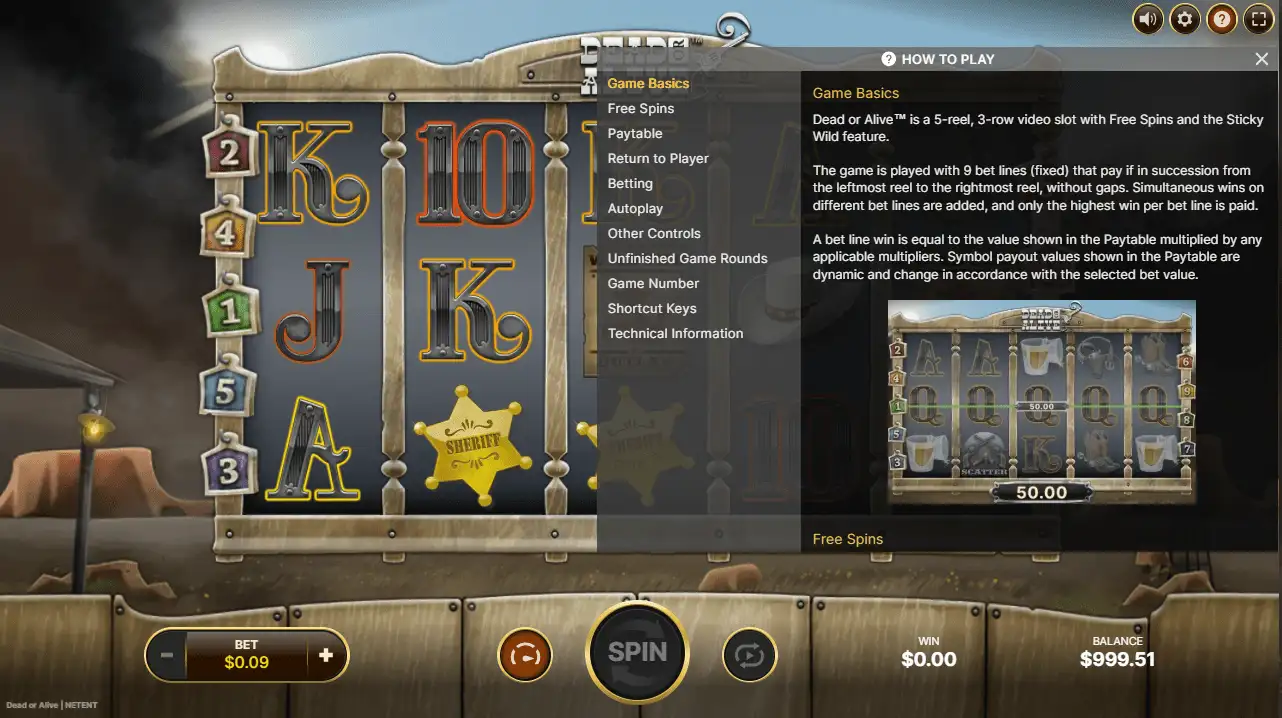
Task: Click the big SPIN button
Action: [638, 653]
